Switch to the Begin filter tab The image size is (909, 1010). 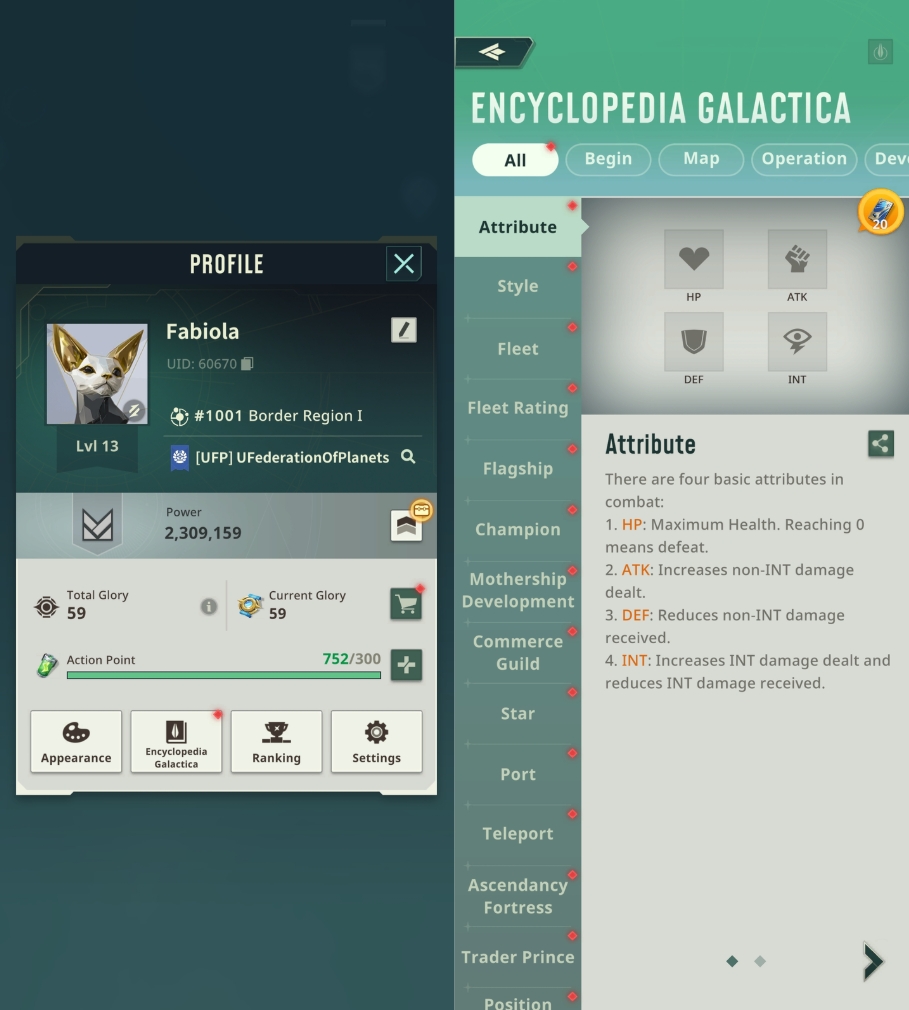pyautogui.click(x=608, y=159)
